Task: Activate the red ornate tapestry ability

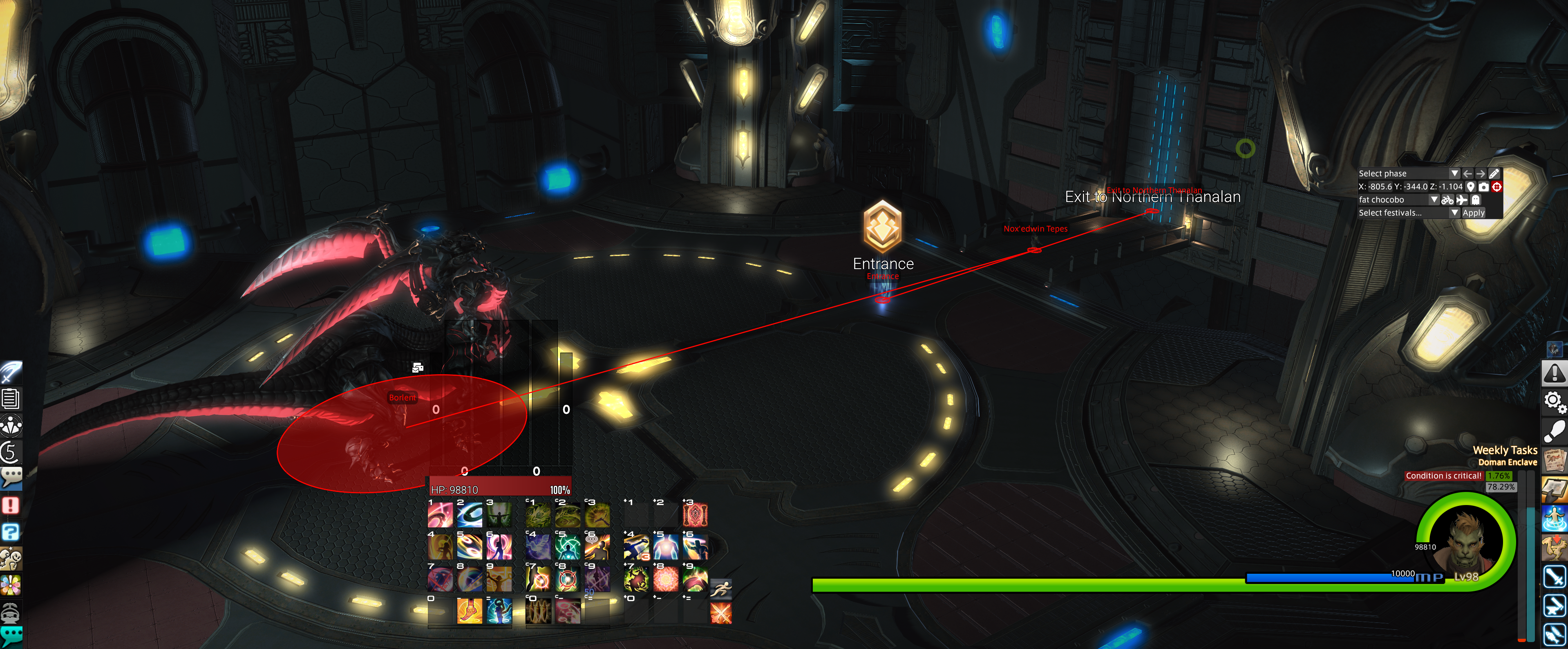Action: tap(695, 515)
